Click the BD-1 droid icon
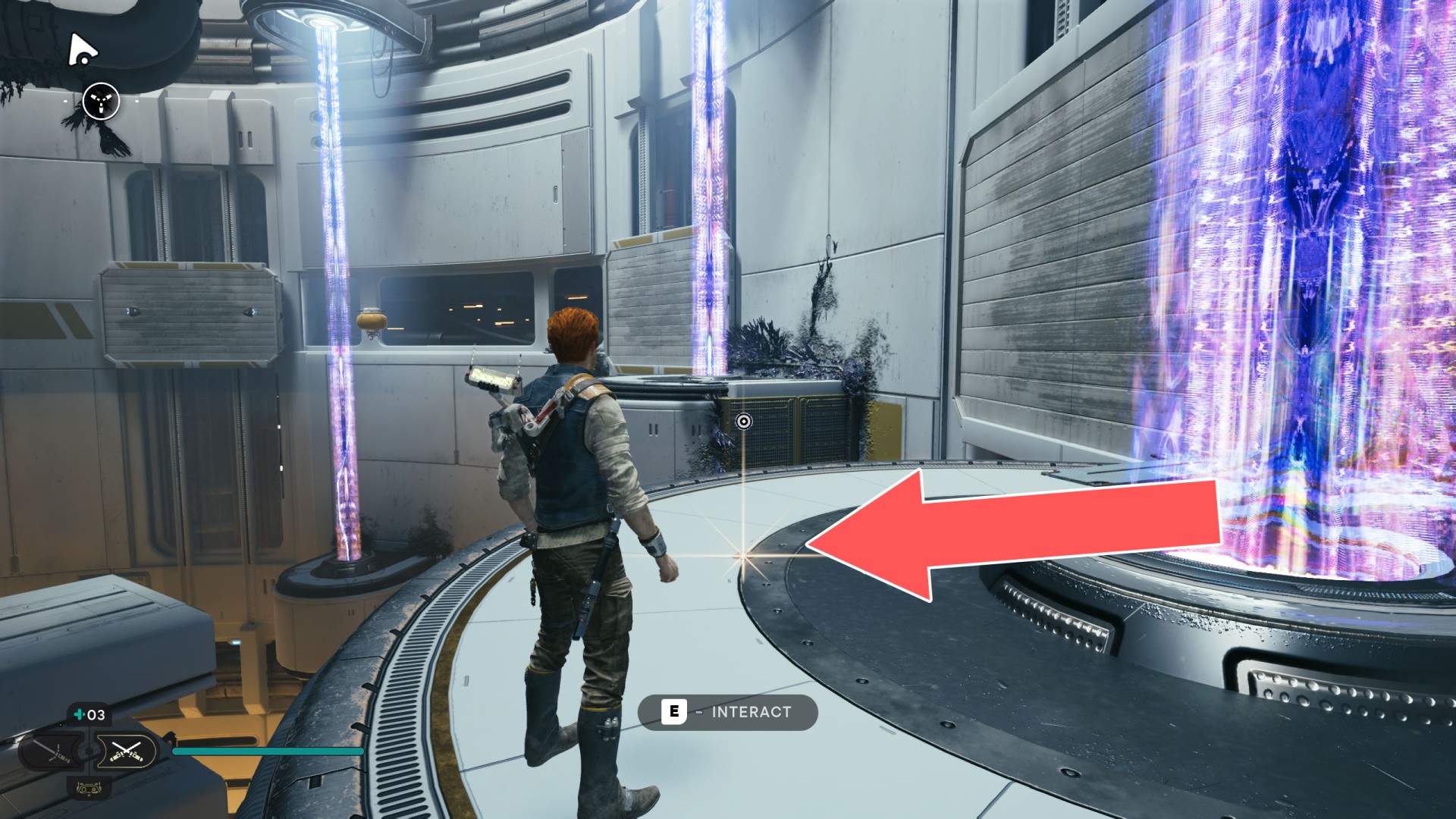 (89, 789)
